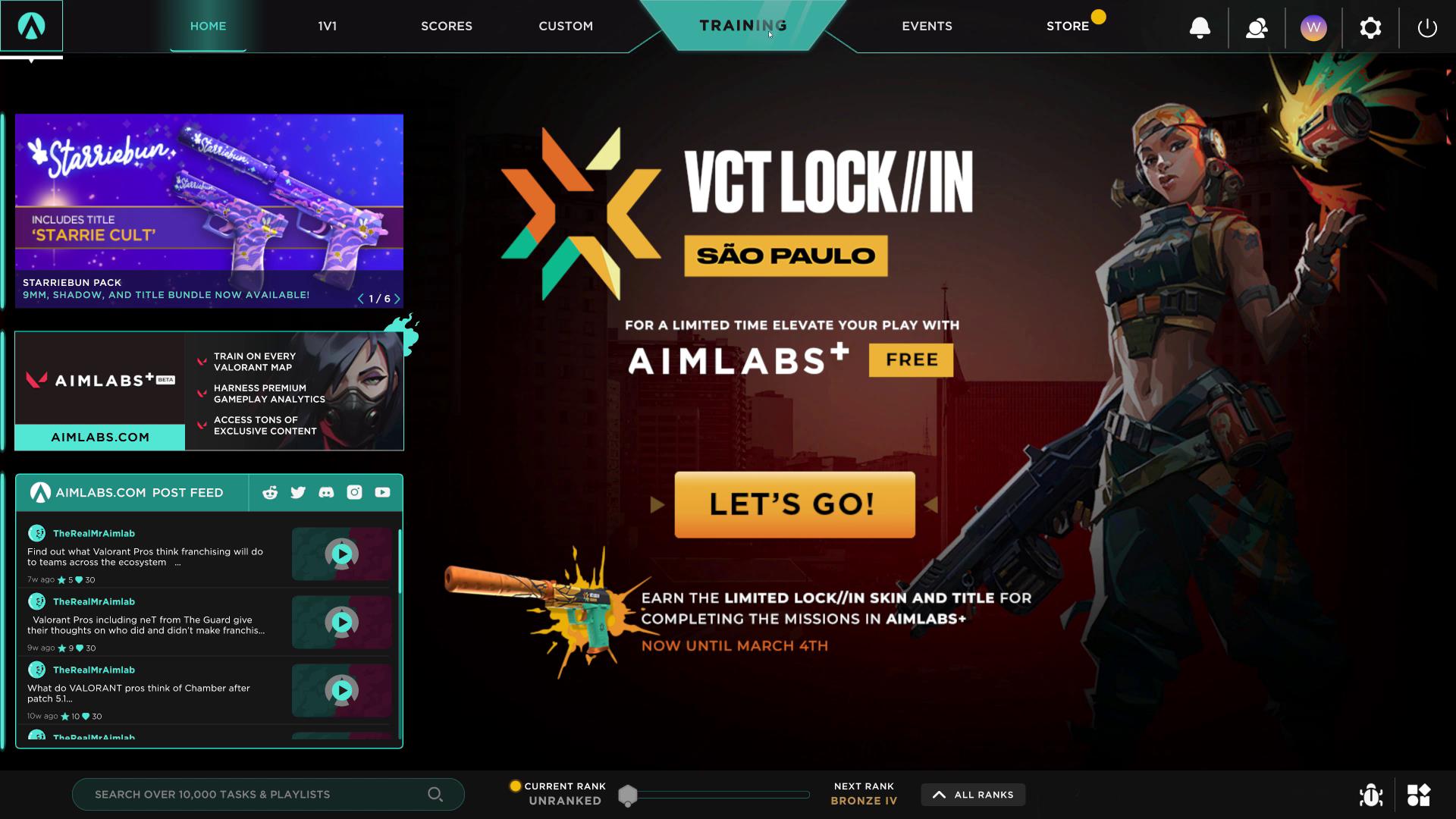Open the settings gear icon
Screen dimensions: 1456x819
(1370, 27)
